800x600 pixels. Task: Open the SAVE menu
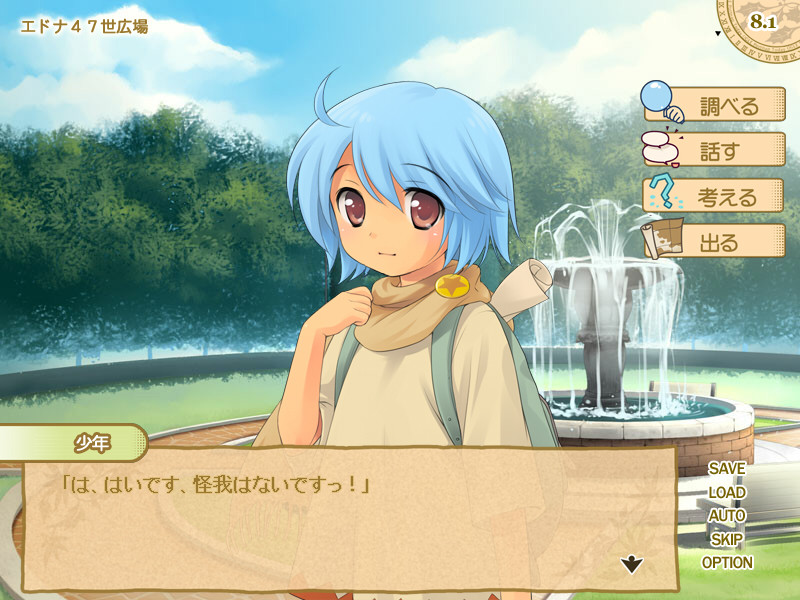(727, 468)
